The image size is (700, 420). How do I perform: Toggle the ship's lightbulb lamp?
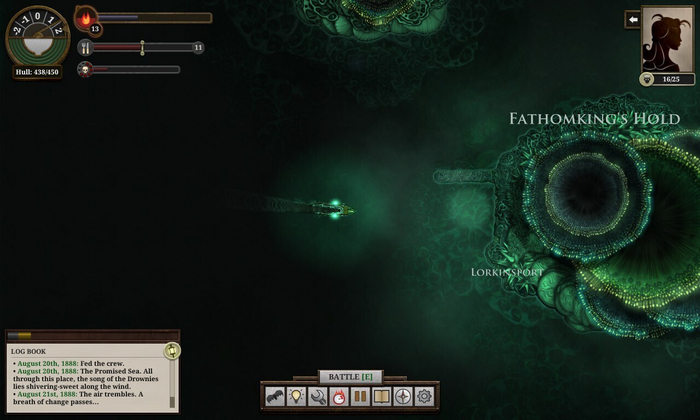click(296, 397)
